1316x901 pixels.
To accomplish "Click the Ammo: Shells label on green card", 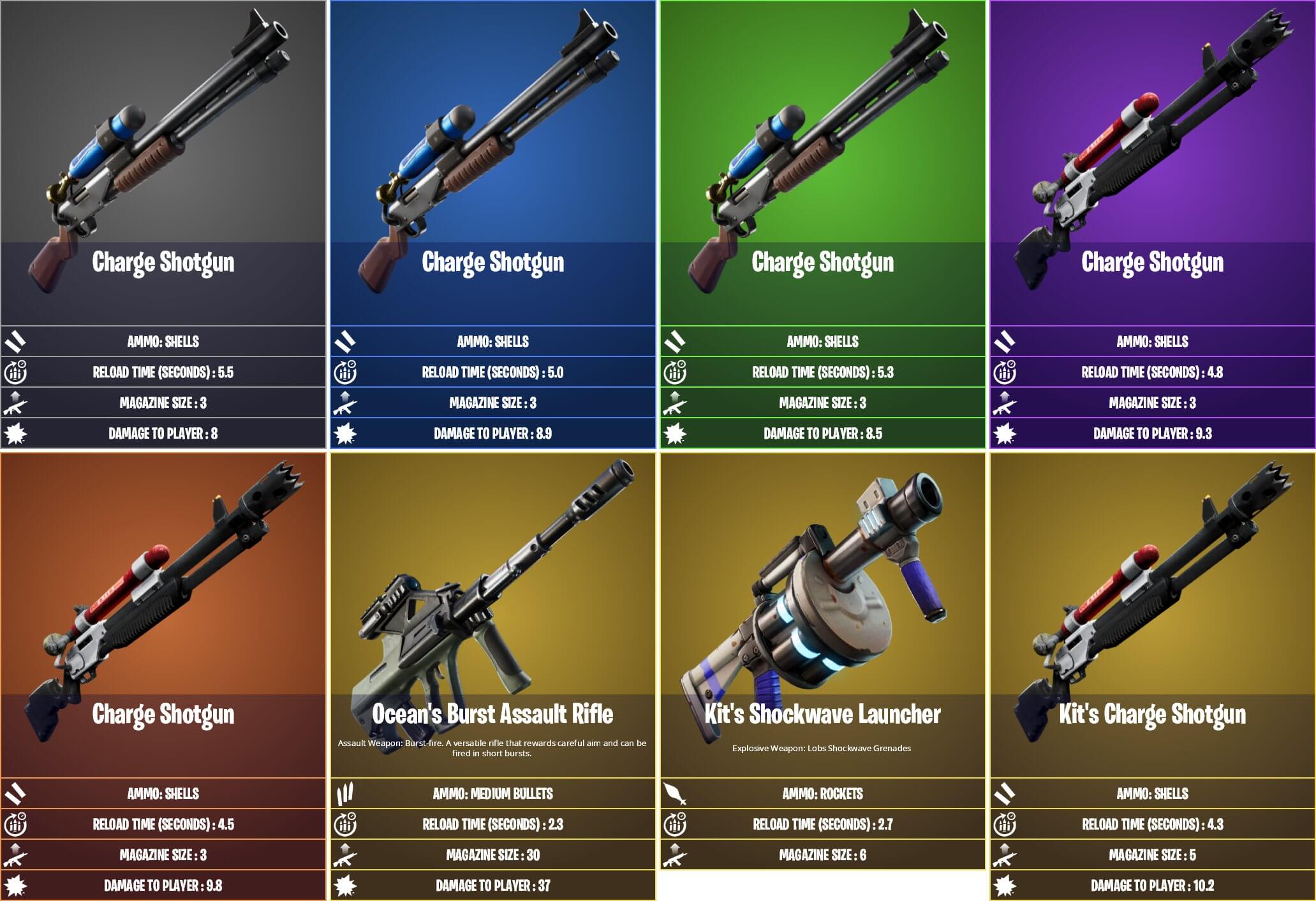I will coord(822,341).
